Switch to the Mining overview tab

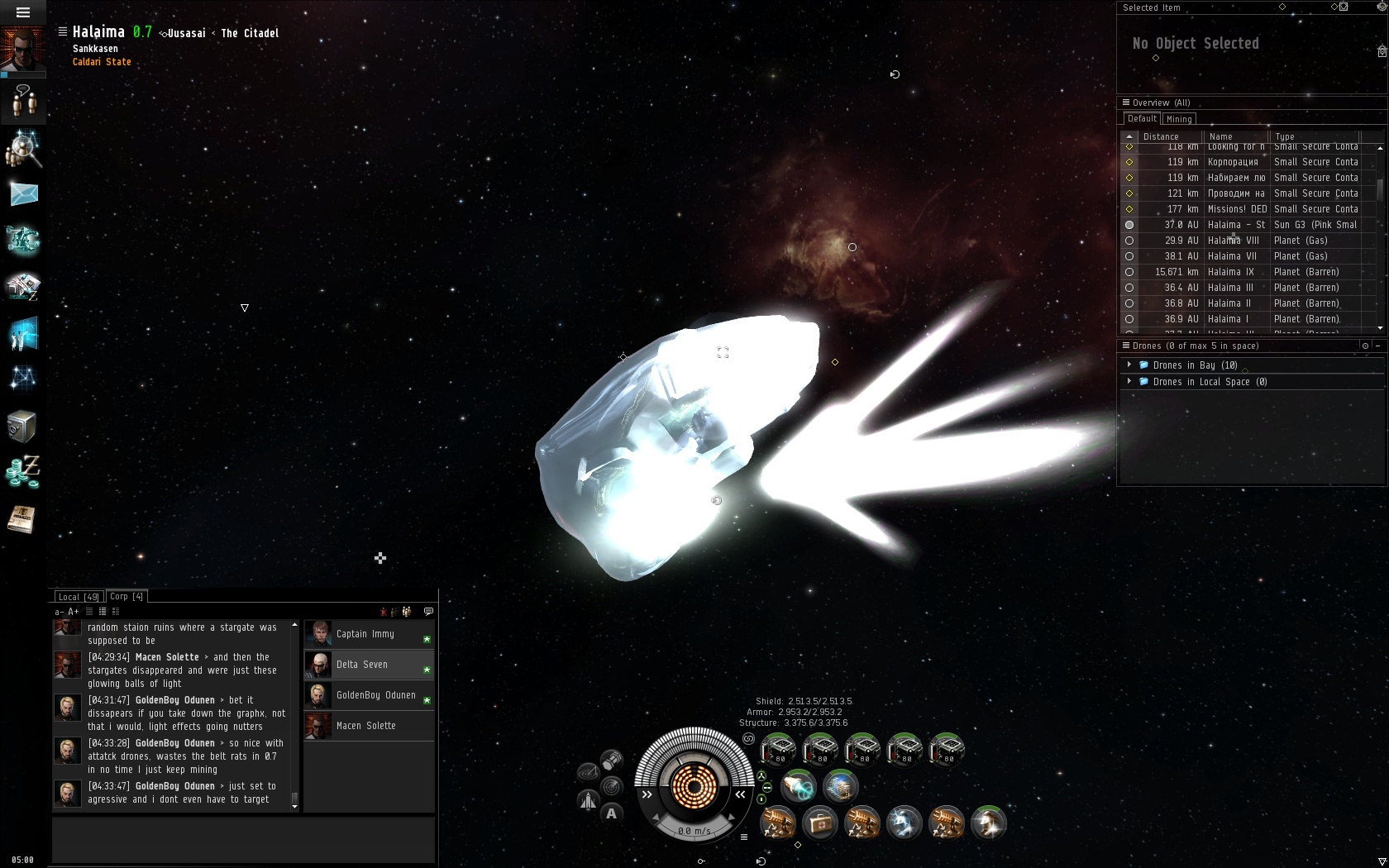click(x=1179, y=119)
